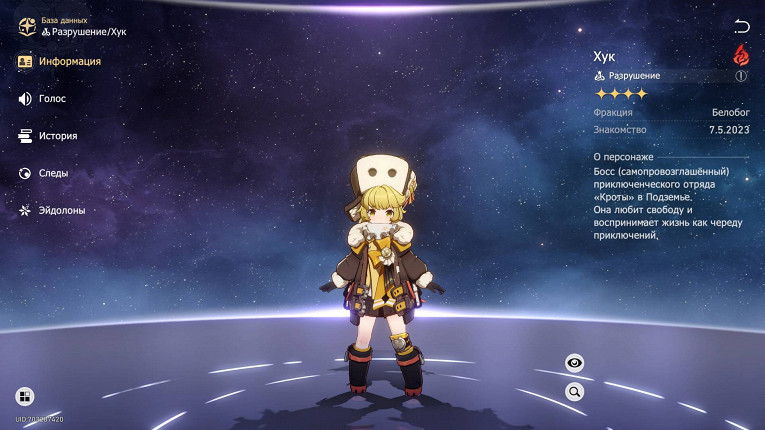The height and width of the screenshot is (430, 765).
Task: Open the Информация tab
Action: point(60,61)
